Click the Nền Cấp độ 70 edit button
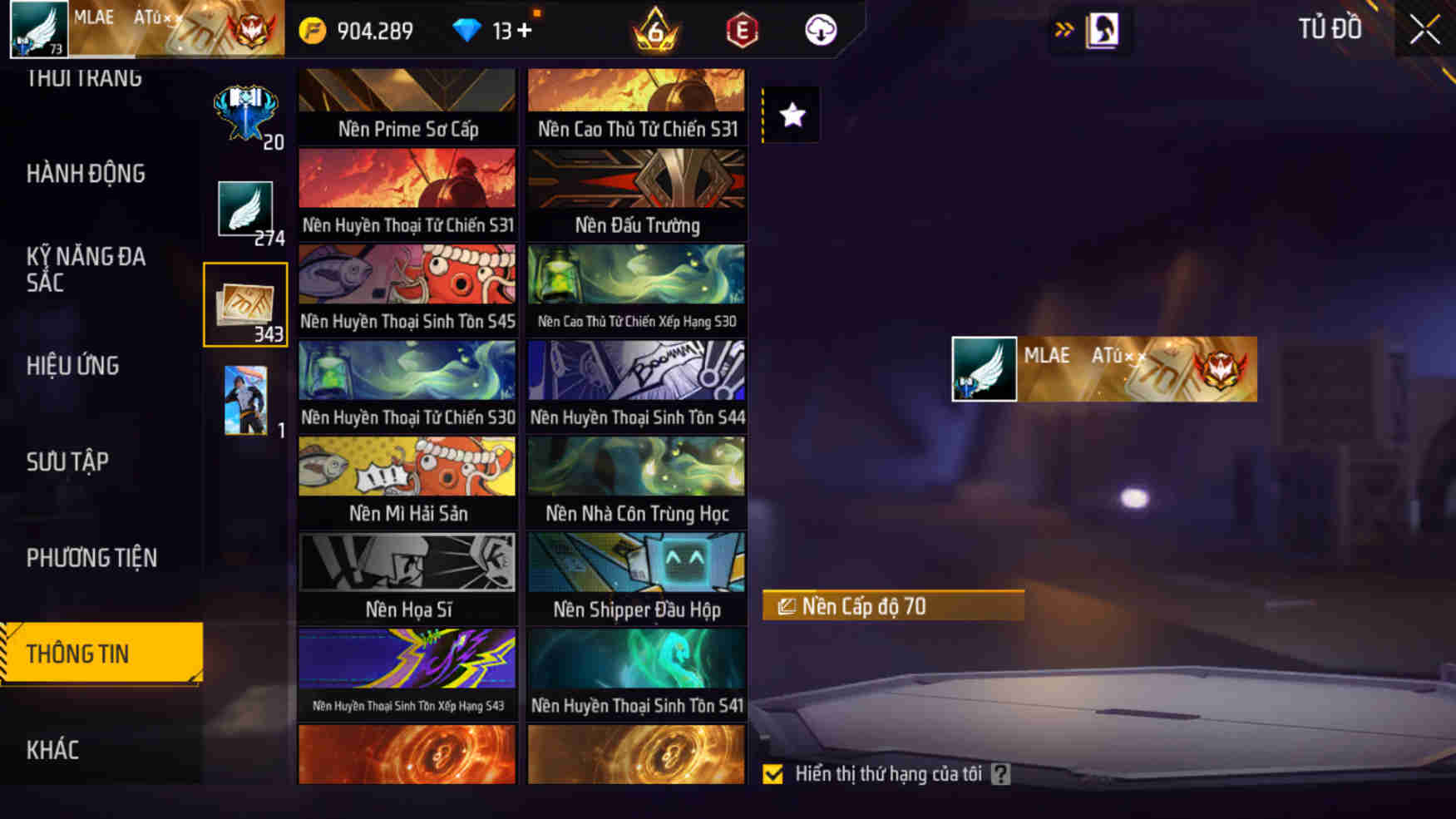Viewport: 1456px width, 819px height. 893,606
